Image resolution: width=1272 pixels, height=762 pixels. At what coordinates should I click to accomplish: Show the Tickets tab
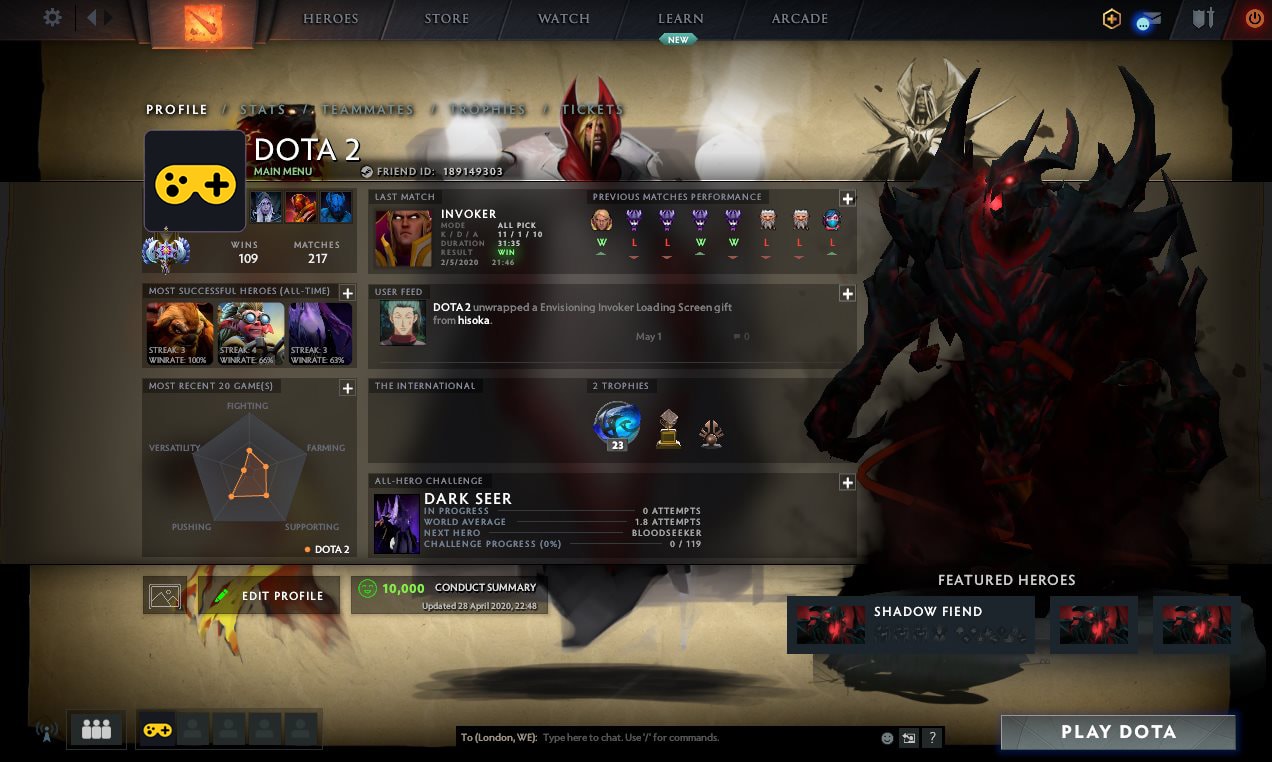(x=592, y=110)
